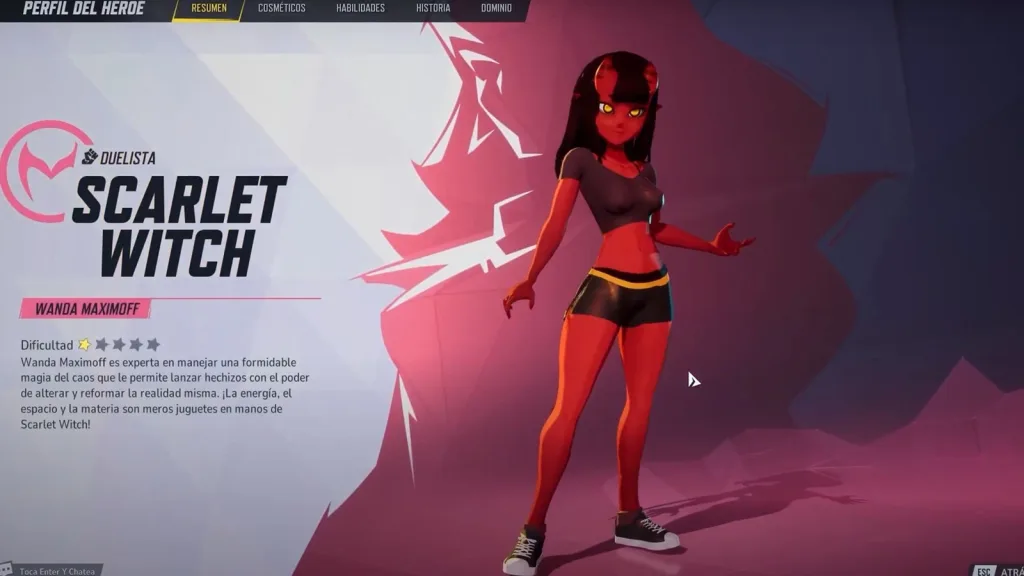The width and height of the screenshot is (1024, 576).
Task: Show the Habilidades tab
Action: point(360,9)
